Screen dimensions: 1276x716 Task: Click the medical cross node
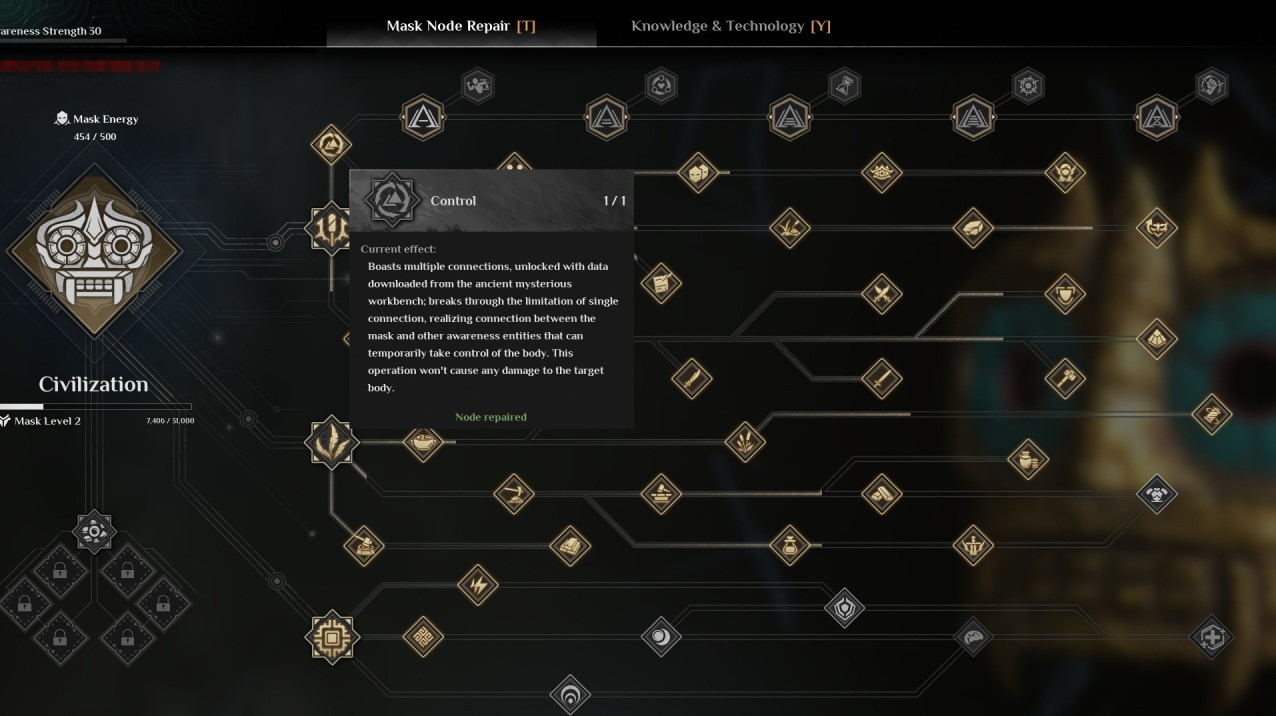coord(1211,636)
